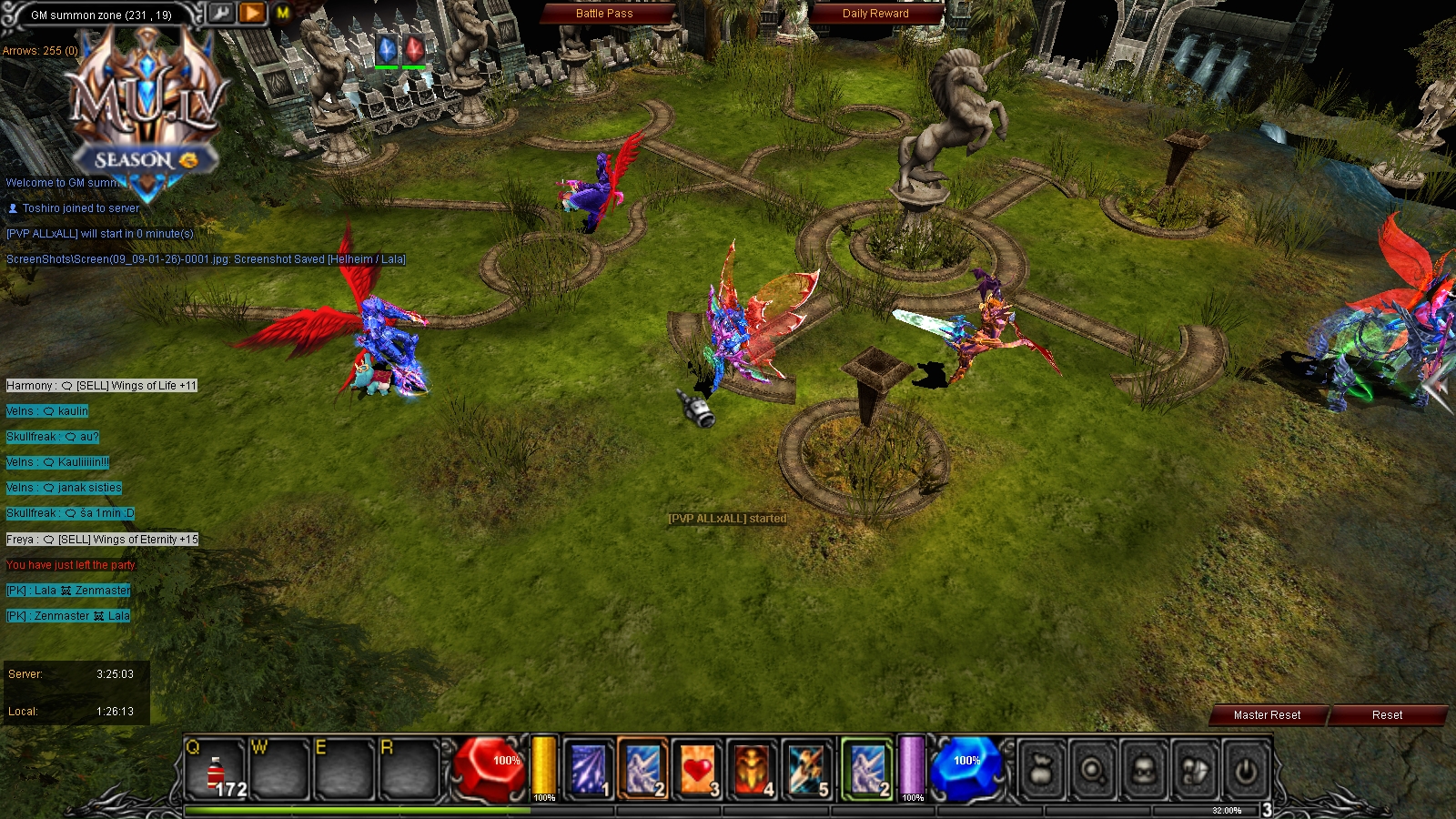The width and height of the screenshot is (1456, 819).
Task: Activate skill slot 1 with the purple spikes icon
Action: 588,767
